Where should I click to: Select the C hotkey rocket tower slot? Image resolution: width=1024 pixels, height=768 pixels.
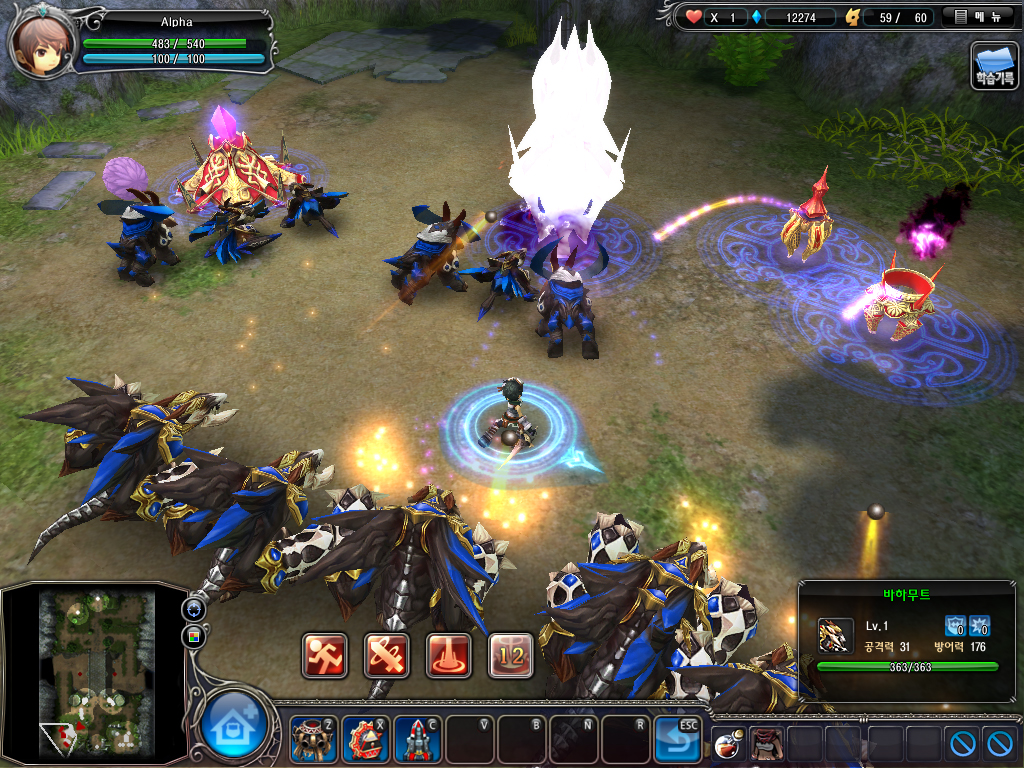[417, 740]
